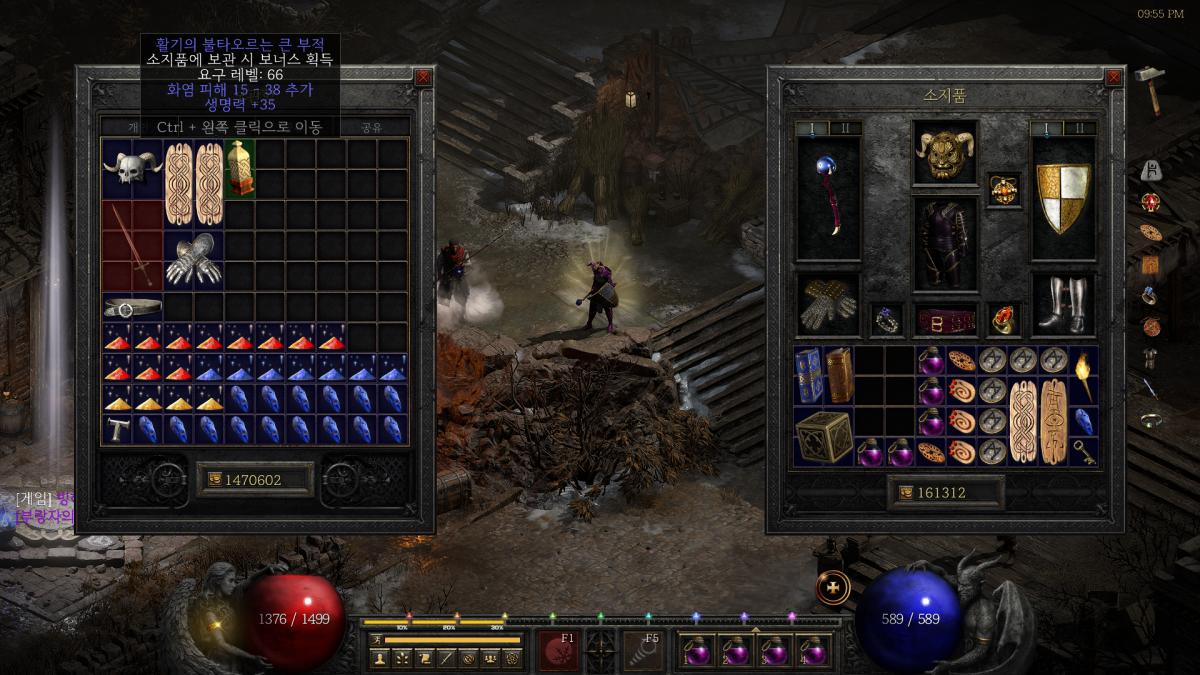Image resolution: width=1200 pixels, height=675 pixels.
Task: Pick the gauntlets in the stash
Action: tap(193, 259)
